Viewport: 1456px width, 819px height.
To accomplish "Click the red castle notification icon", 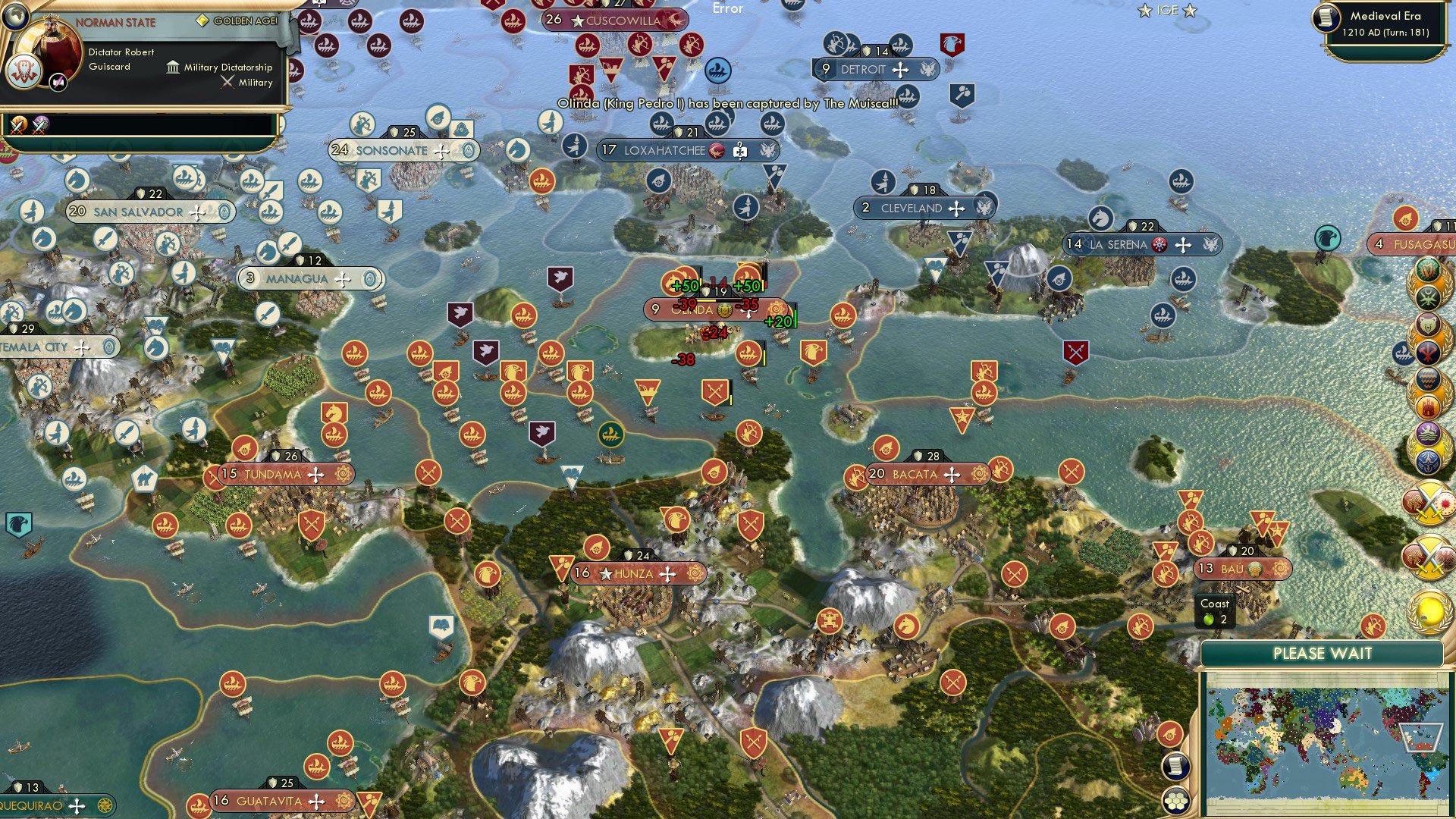I will coord(1429,406).
